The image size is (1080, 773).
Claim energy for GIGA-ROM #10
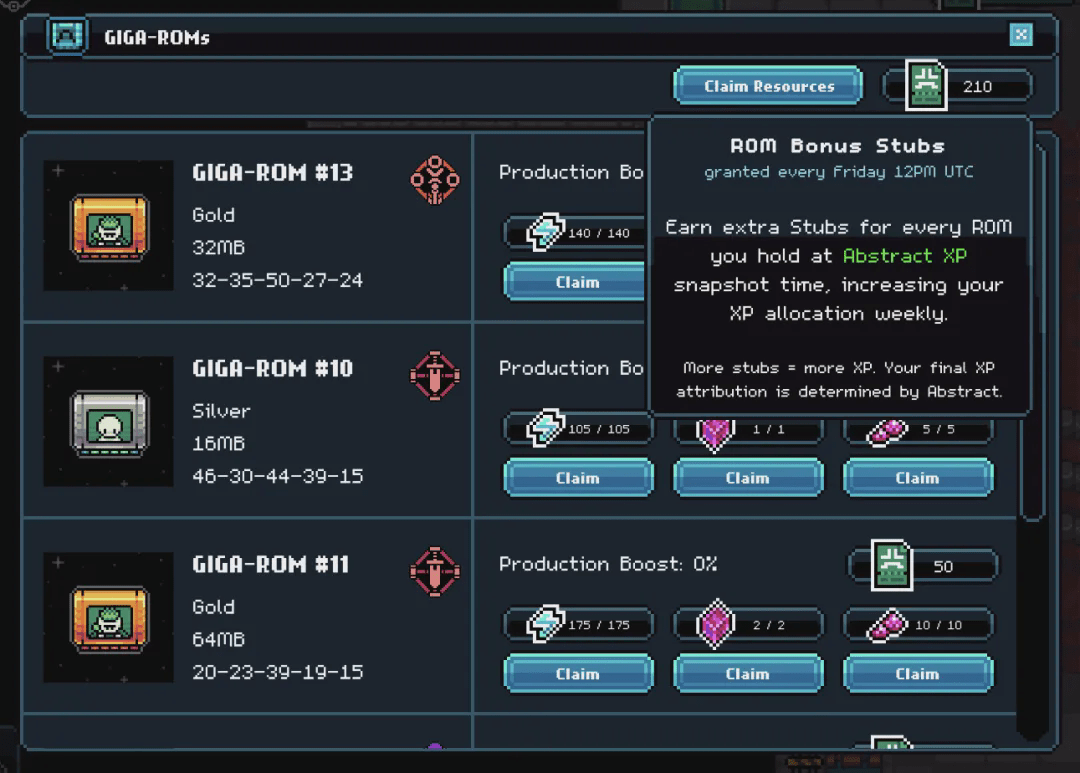[577, 478]
